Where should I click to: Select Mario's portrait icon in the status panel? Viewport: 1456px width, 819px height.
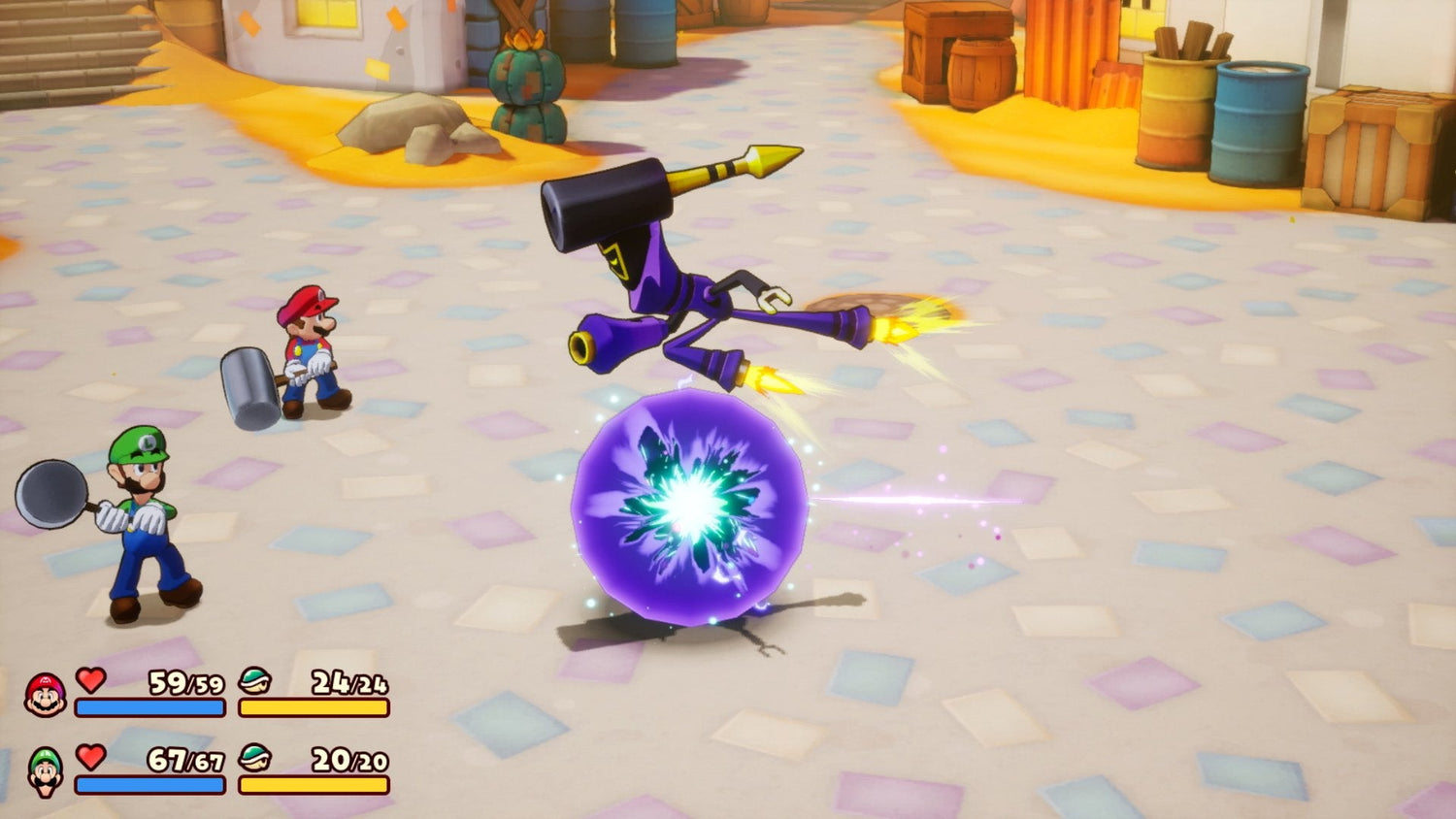pyautogui.click(x=45, y=695)
